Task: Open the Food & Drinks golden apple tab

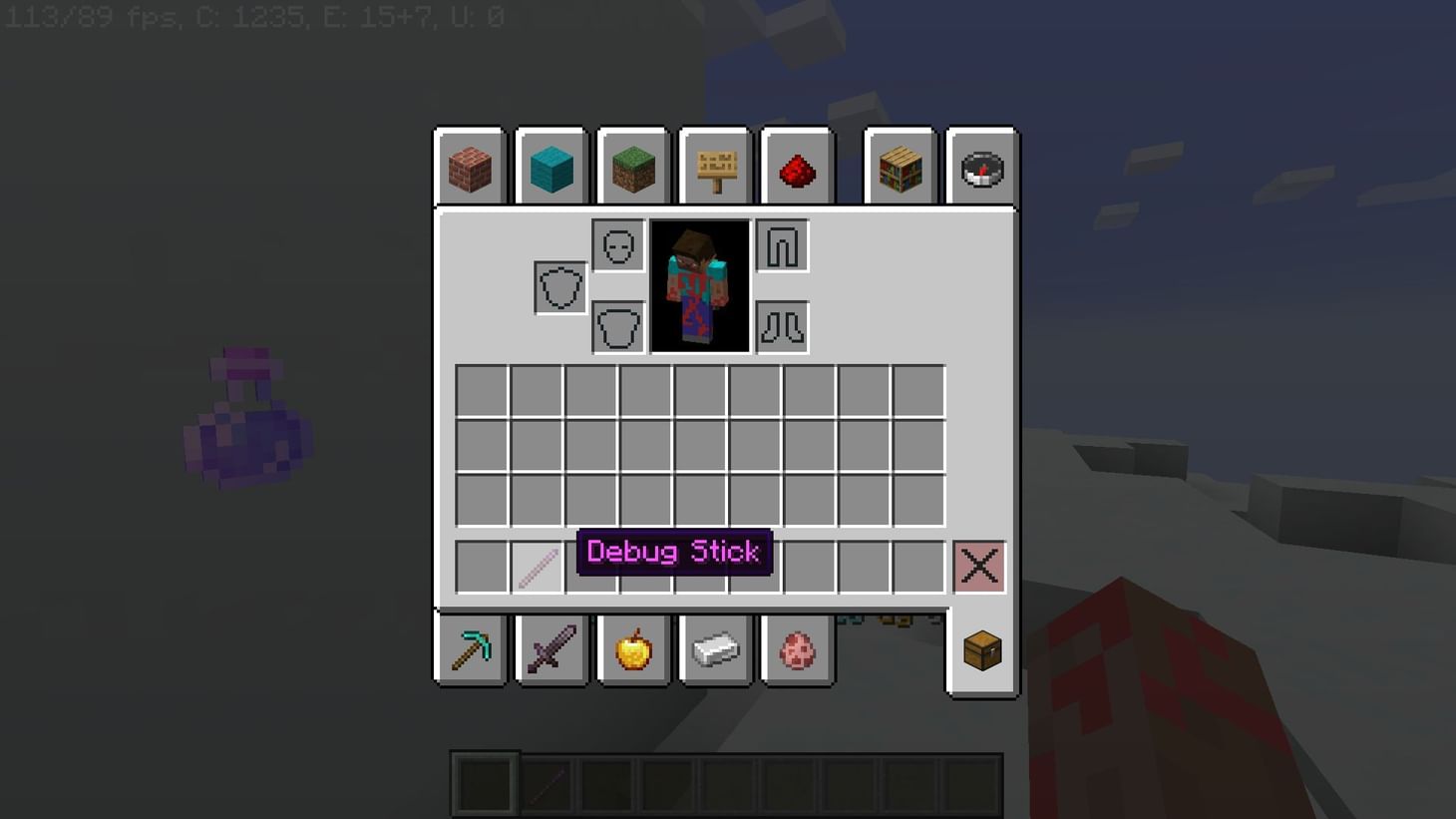Action: coord(632,649)
